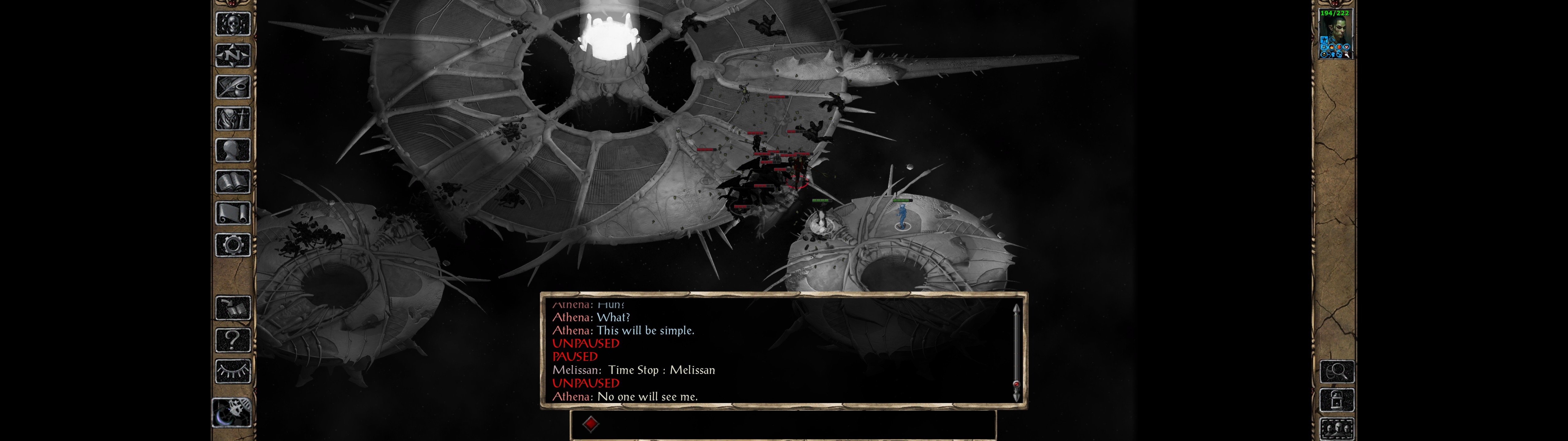Click the skull icon in the sidebar
Viewport: 1568px width, 441px height.
(233, 24)
